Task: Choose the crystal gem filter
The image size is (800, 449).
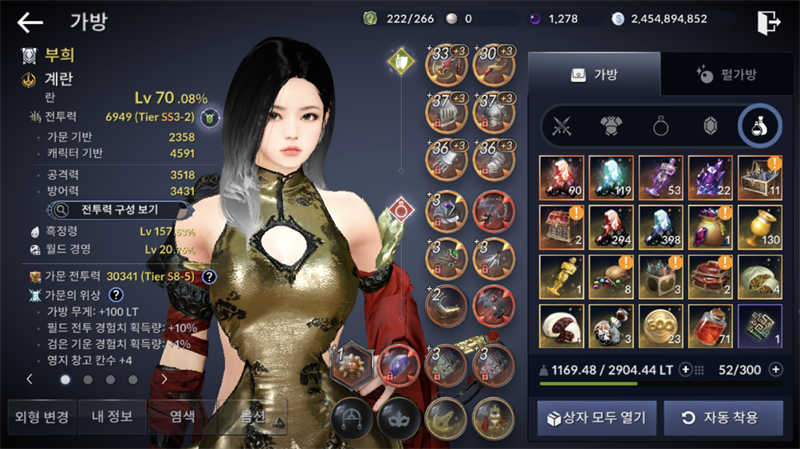Action: [710, 126]
